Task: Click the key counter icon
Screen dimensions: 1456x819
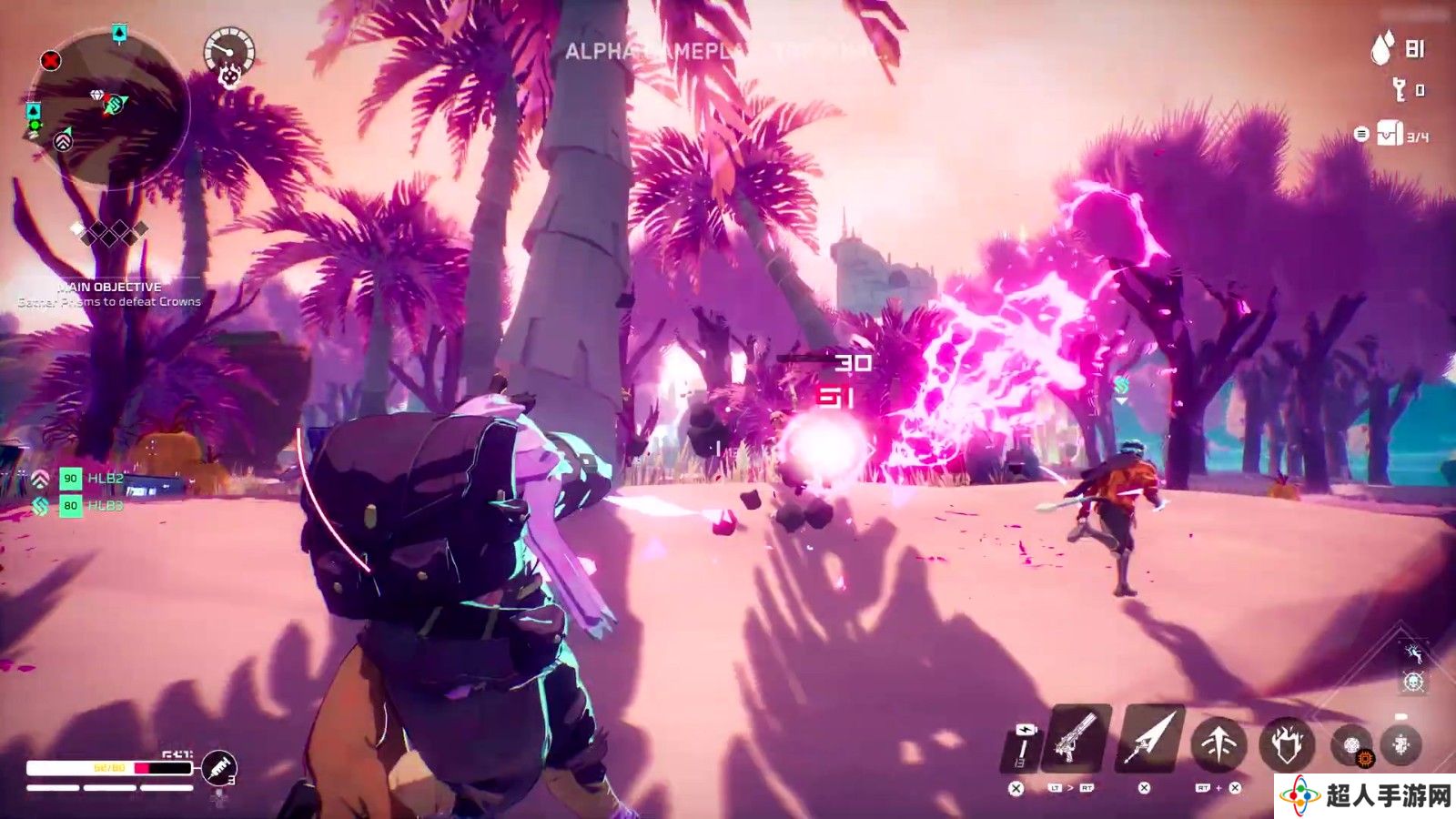Action: (x=1400, y=89)
